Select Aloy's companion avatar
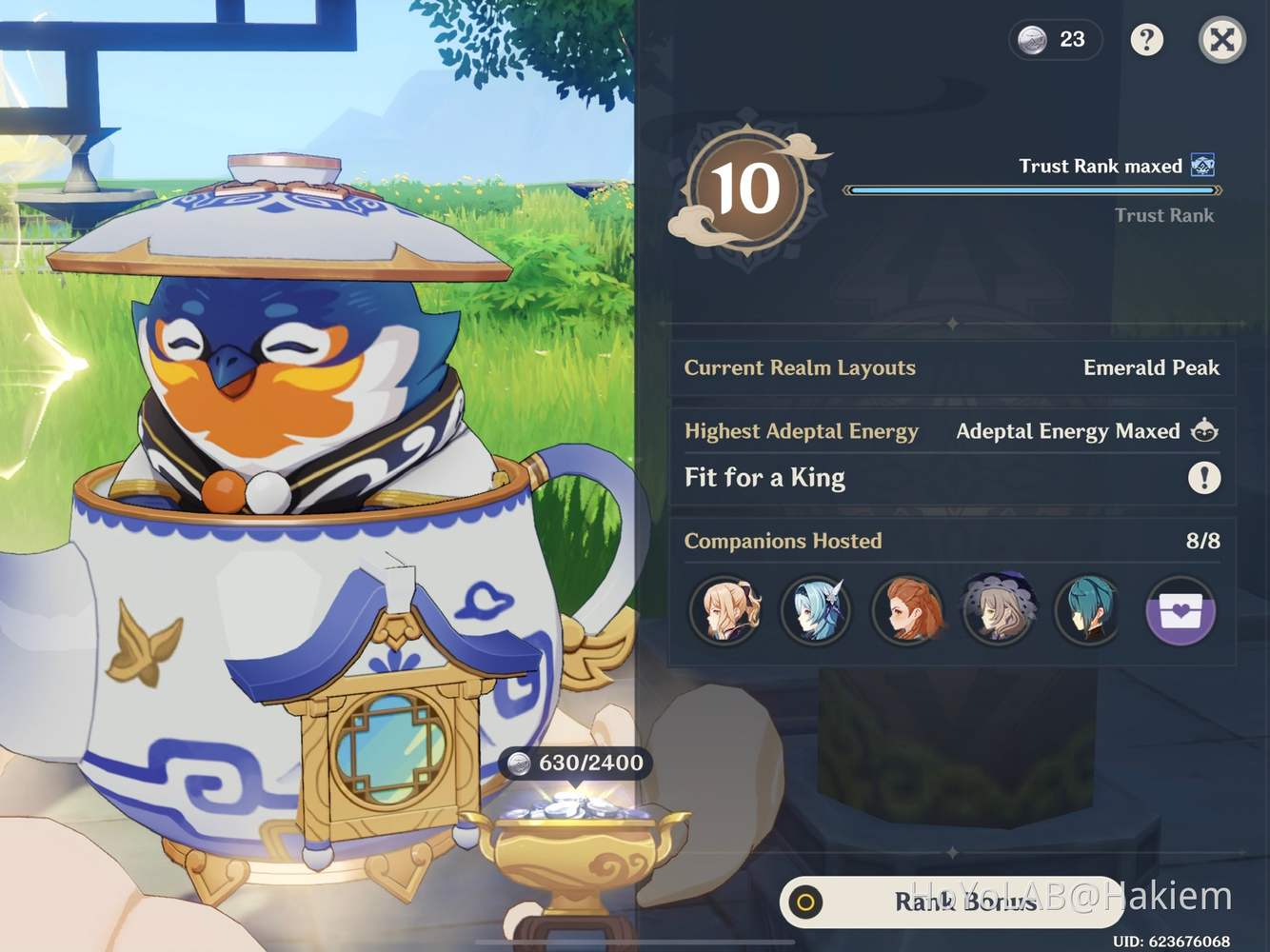This screenshot has height=952, width=1270. point(907,611)
